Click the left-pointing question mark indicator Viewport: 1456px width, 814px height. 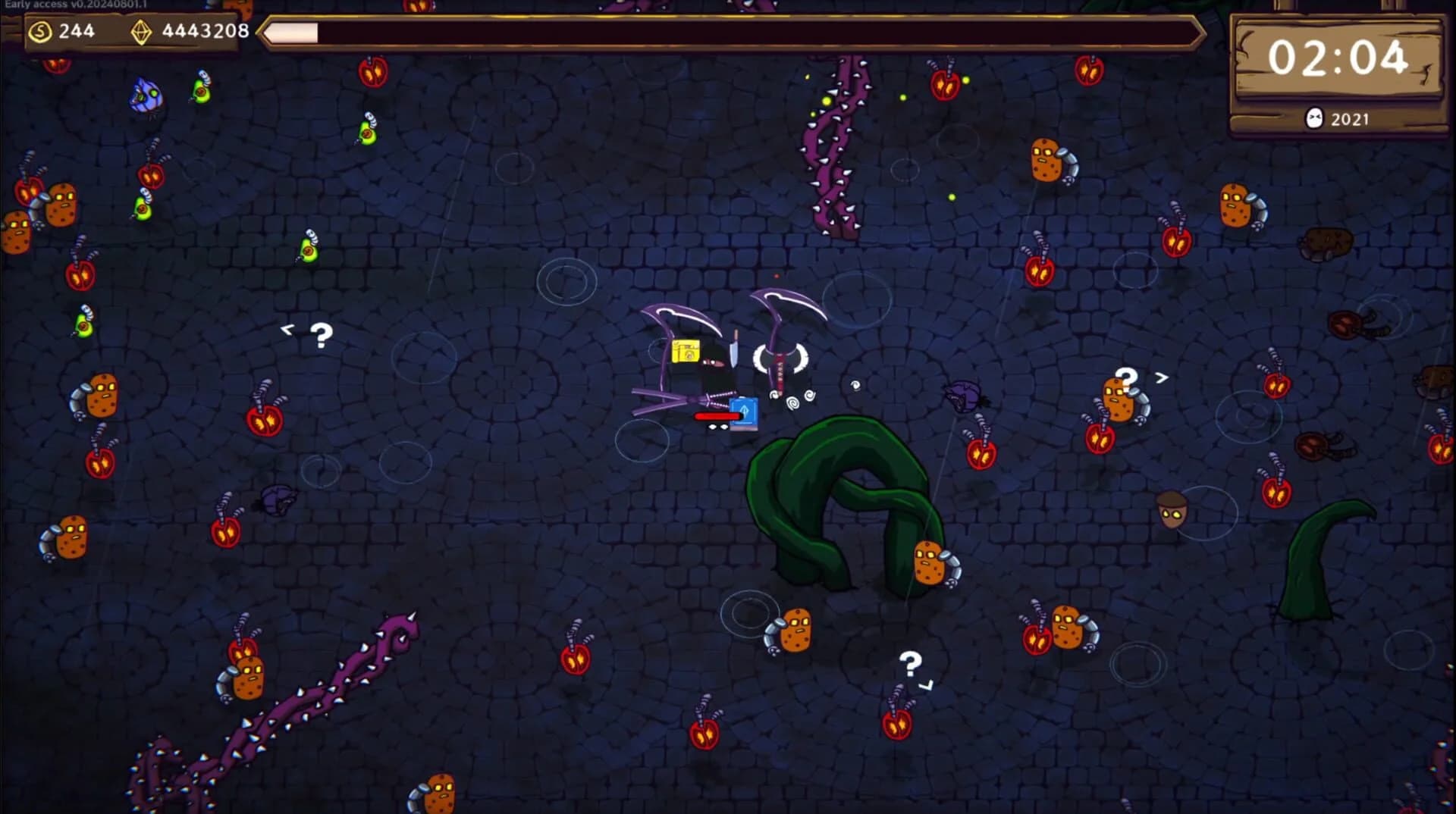pyautogui.click(x=308, y=332)
